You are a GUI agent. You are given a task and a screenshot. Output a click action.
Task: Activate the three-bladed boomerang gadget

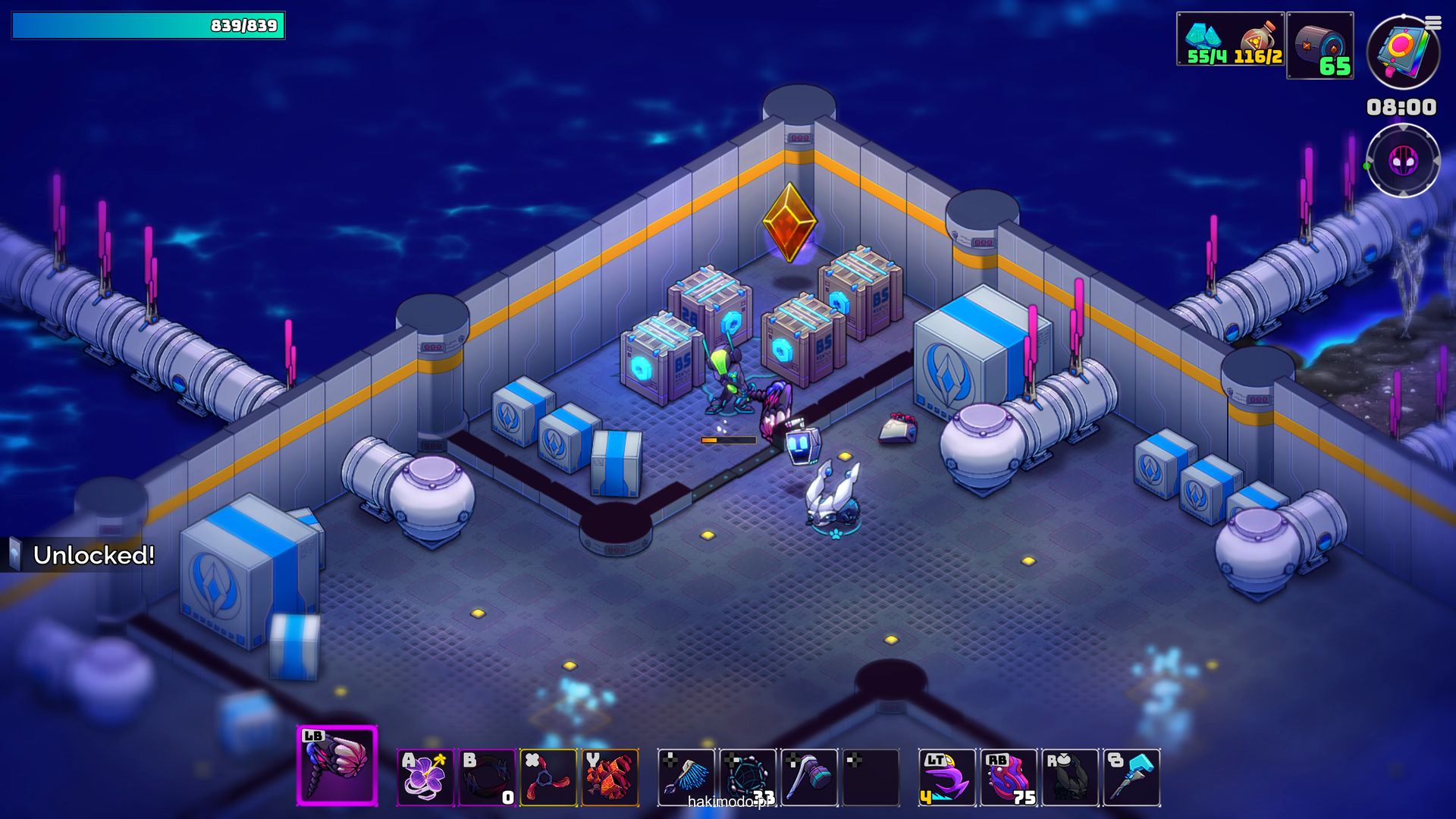click(x=548, y=777)
